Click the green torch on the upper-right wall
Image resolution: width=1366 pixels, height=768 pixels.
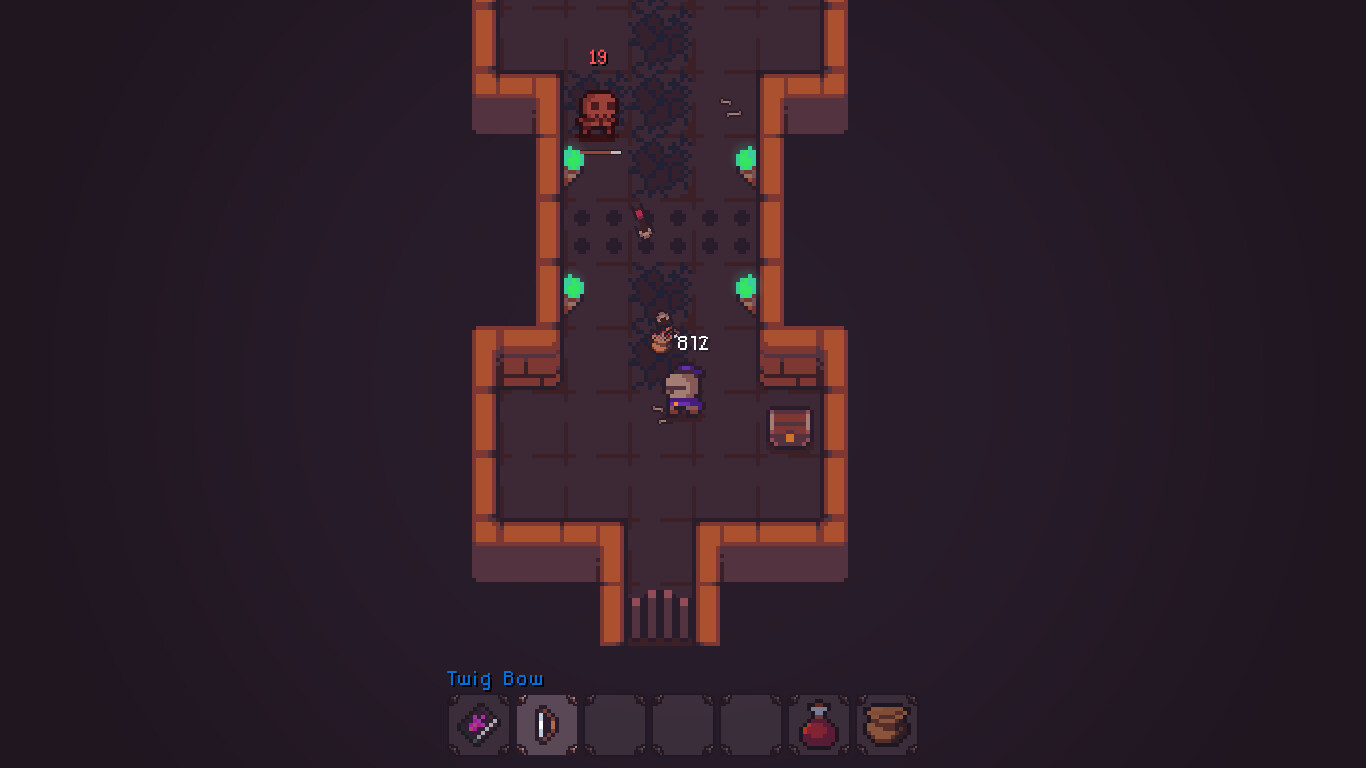pos(746,158)
